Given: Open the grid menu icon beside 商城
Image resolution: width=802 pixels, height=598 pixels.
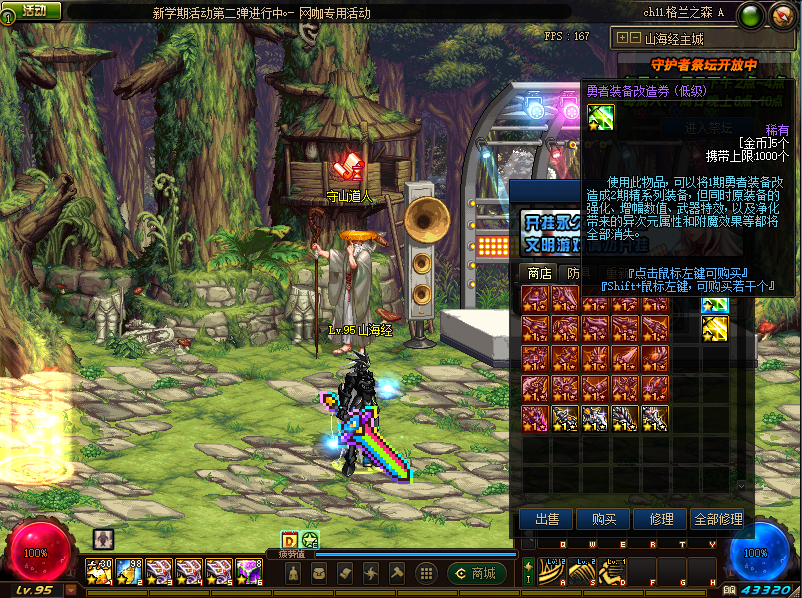Looking at the screenshot, I should click(x=425, y=573).
